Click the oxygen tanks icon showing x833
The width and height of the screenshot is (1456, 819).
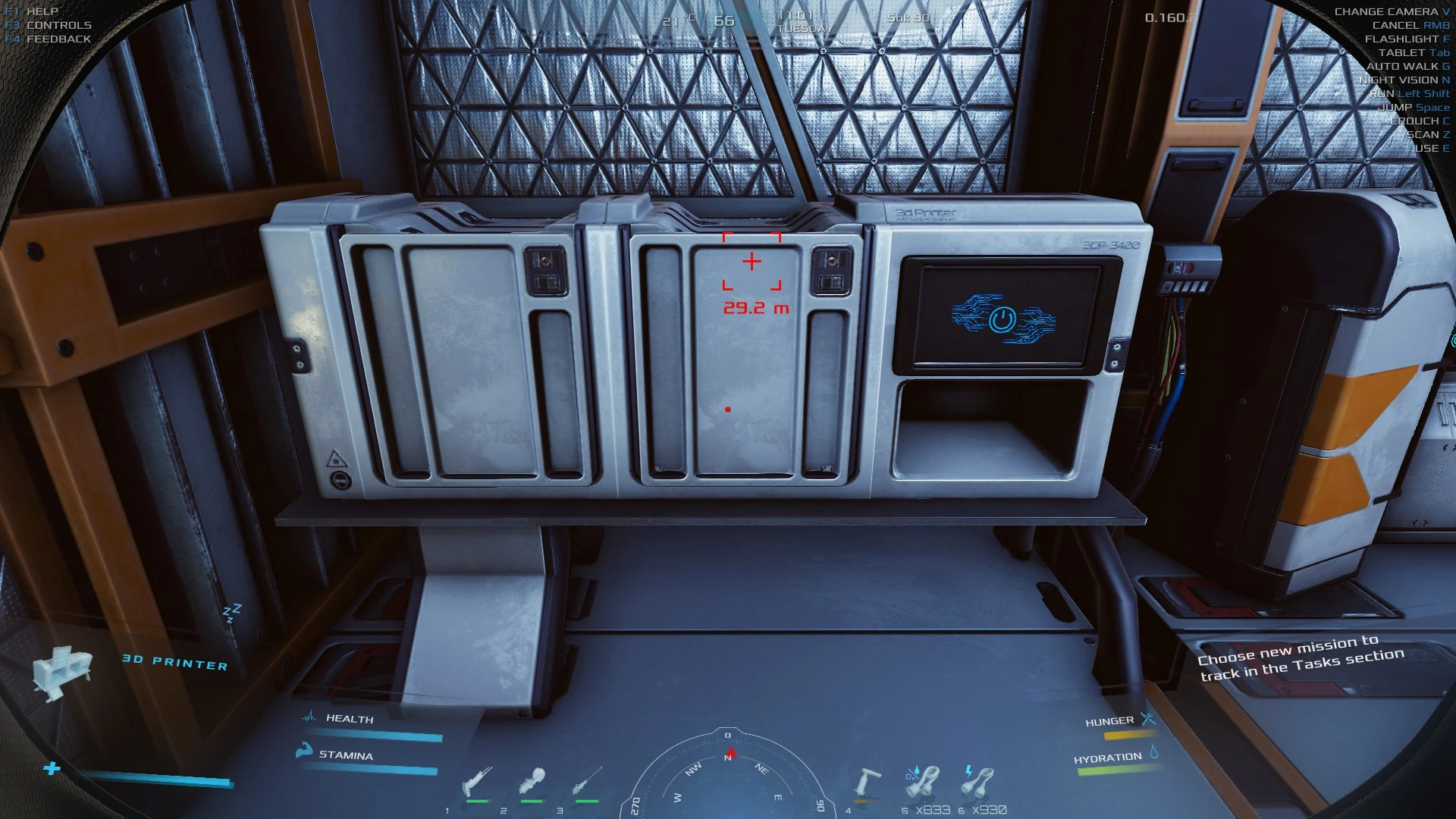pos(921,781)
